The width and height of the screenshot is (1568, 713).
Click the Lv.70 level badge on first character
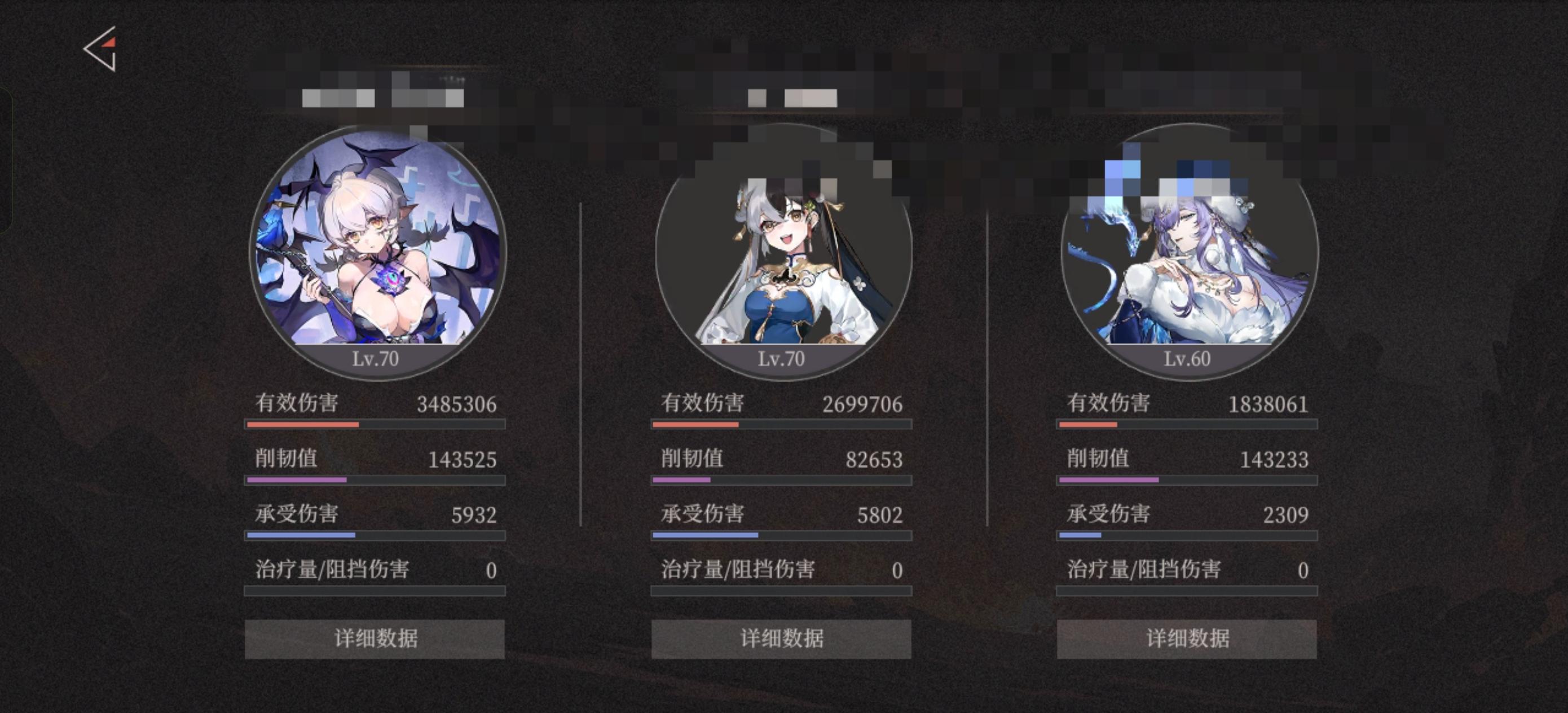tap(374, 359)
